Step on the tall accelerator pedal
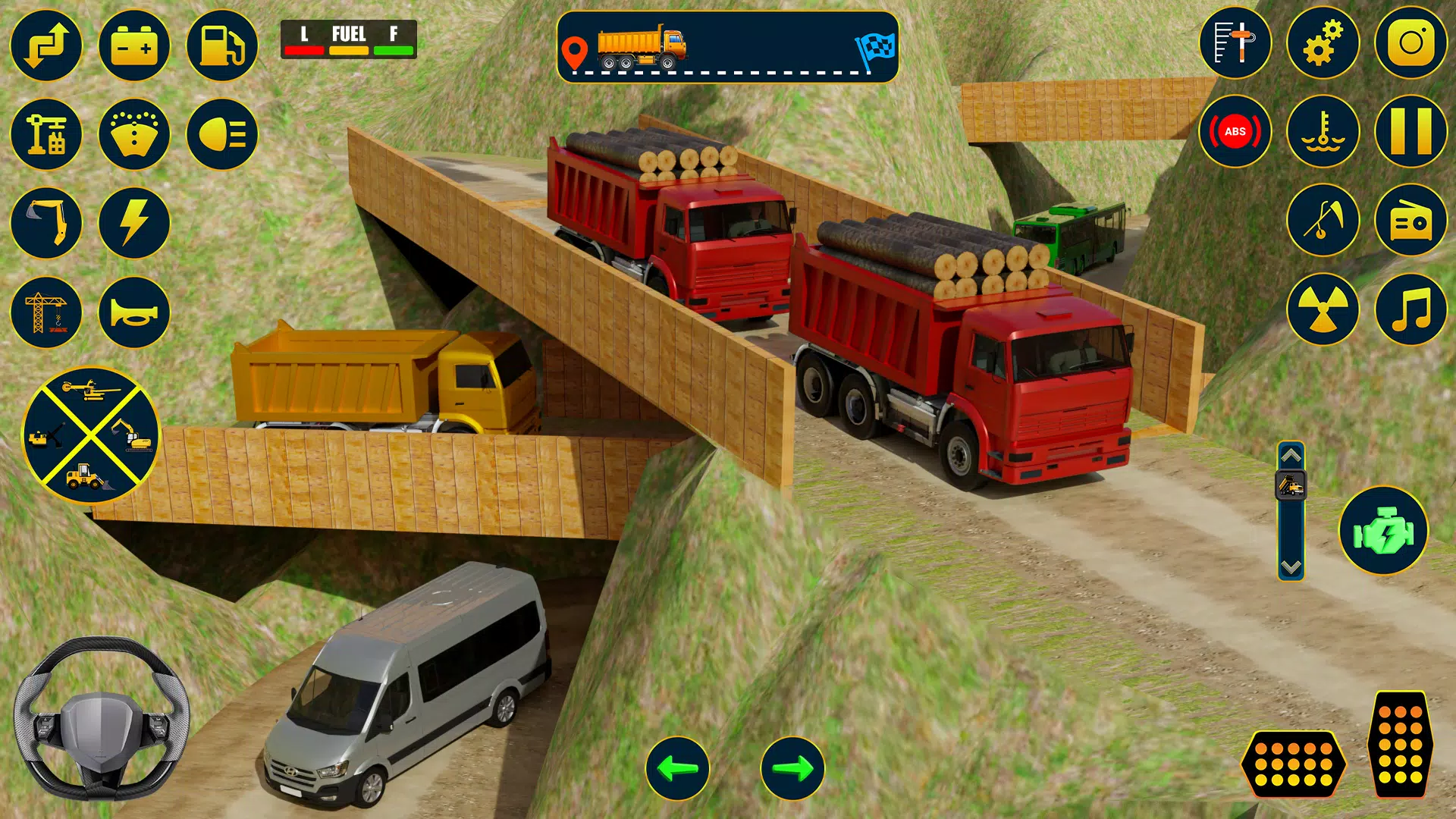This screenshot has width=1456, height=819. [1400, 744]
